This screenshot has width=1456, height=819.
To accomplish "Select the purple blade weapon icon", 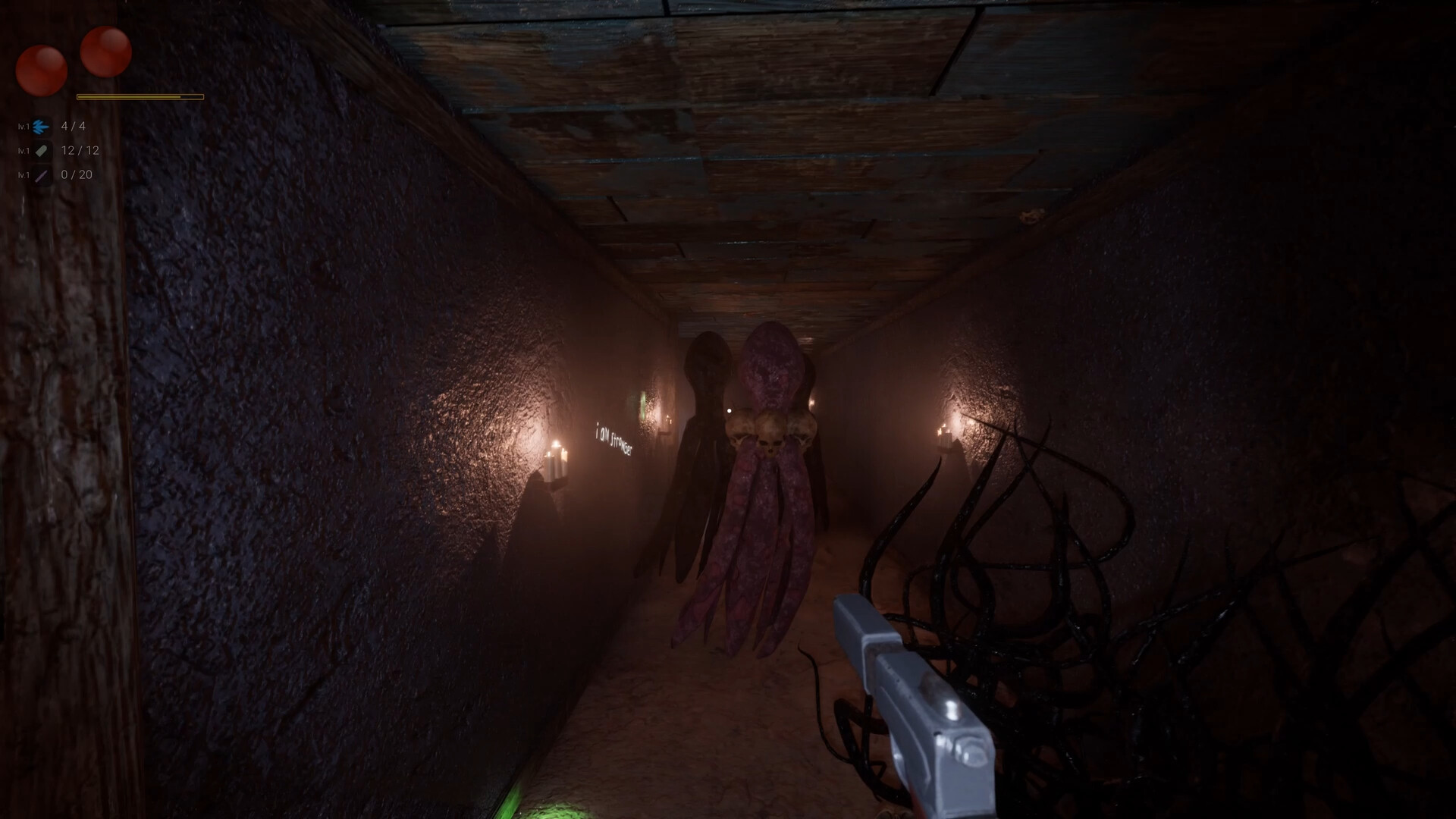I will pos(42,175).
